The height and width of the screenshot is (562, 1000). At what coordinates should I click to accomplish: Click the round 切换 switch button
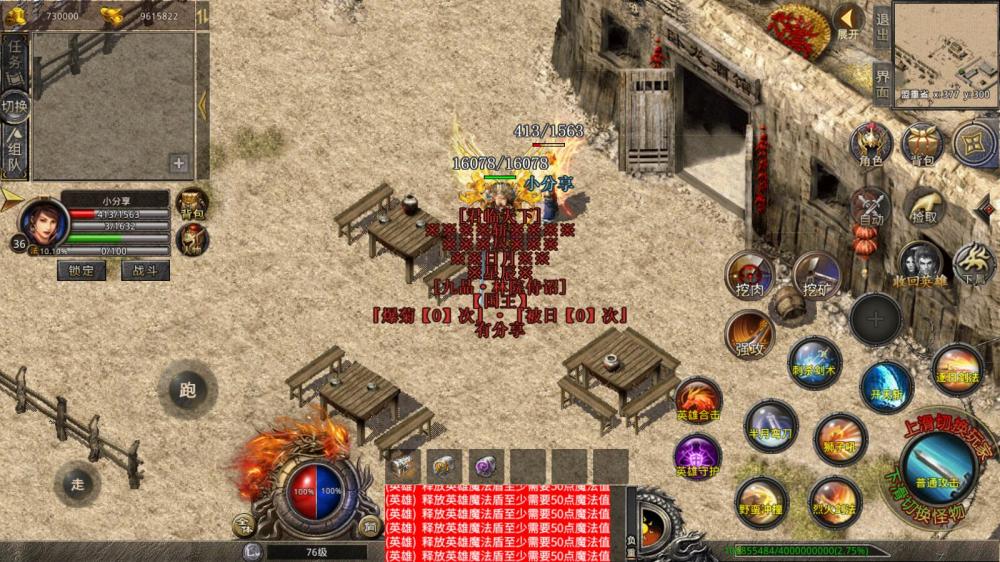click(15, 106)
